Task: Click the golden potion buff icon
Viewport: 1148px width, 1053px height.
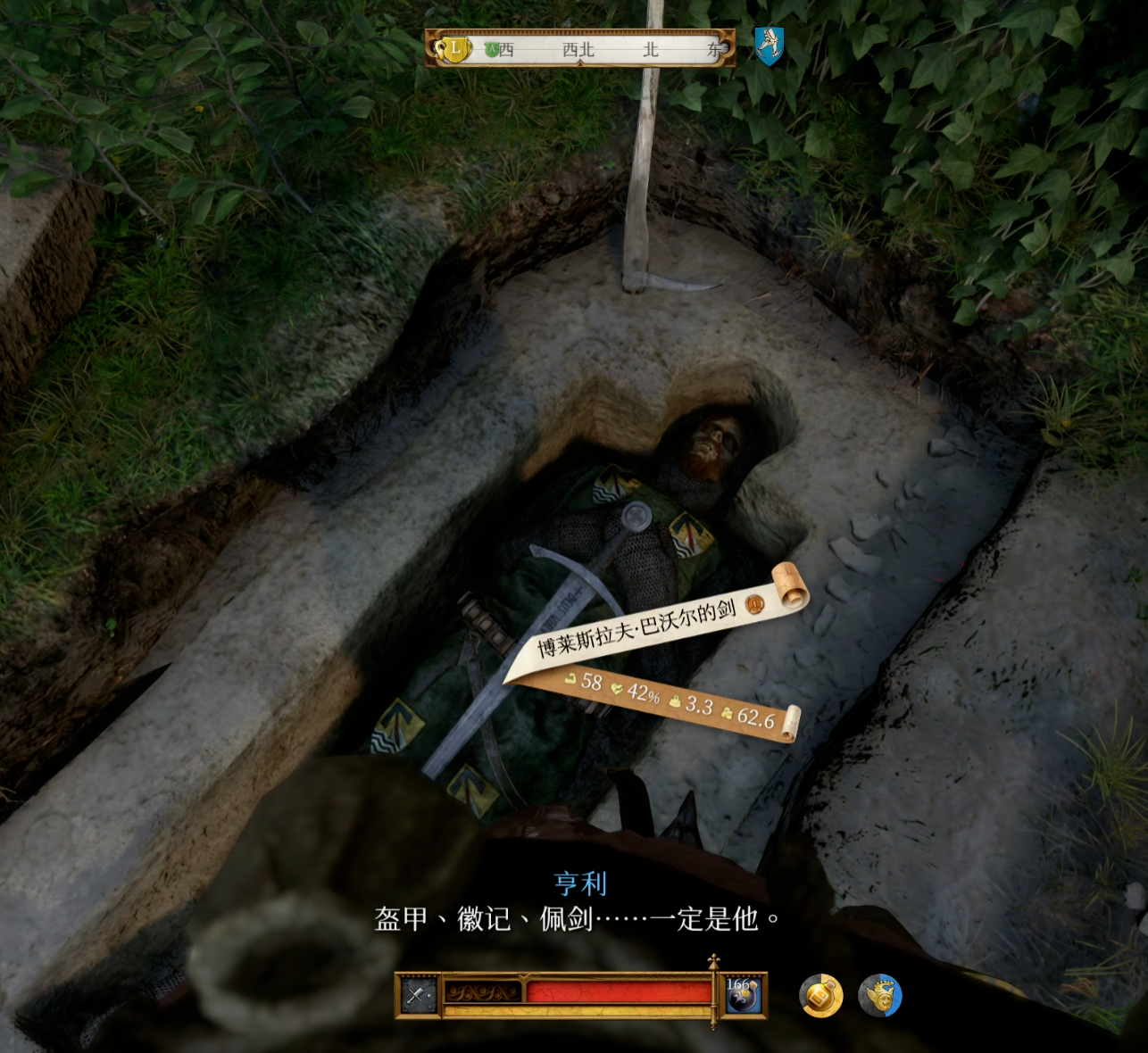Action: click(820, 996)
